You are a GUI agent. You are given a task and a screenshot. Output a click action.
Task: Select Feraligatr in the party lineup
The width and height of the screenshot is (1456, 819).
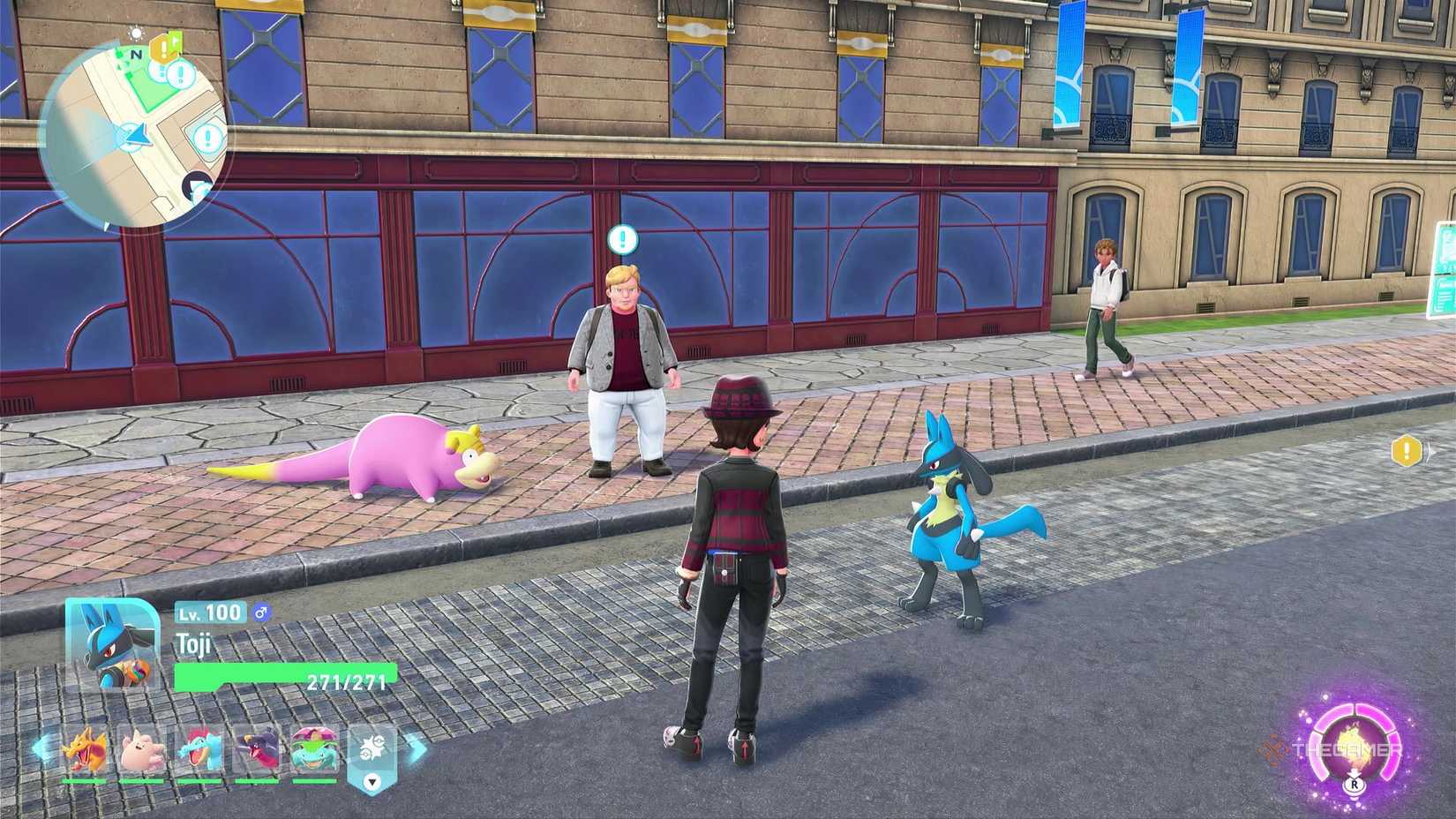point(200,748)
